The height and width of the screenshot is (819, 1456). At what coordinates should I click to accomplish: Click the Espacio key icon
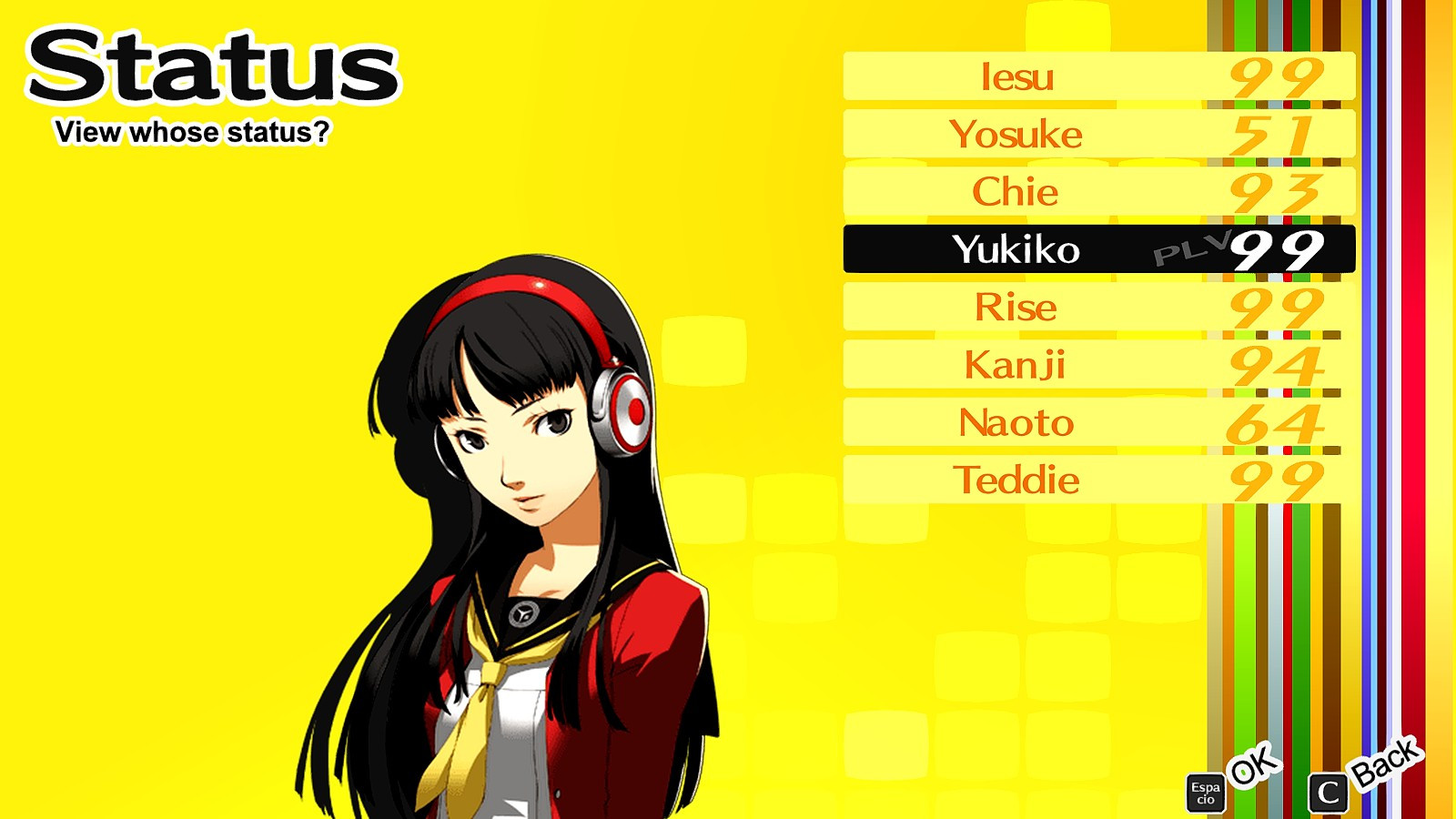(x=1208, y=790)
